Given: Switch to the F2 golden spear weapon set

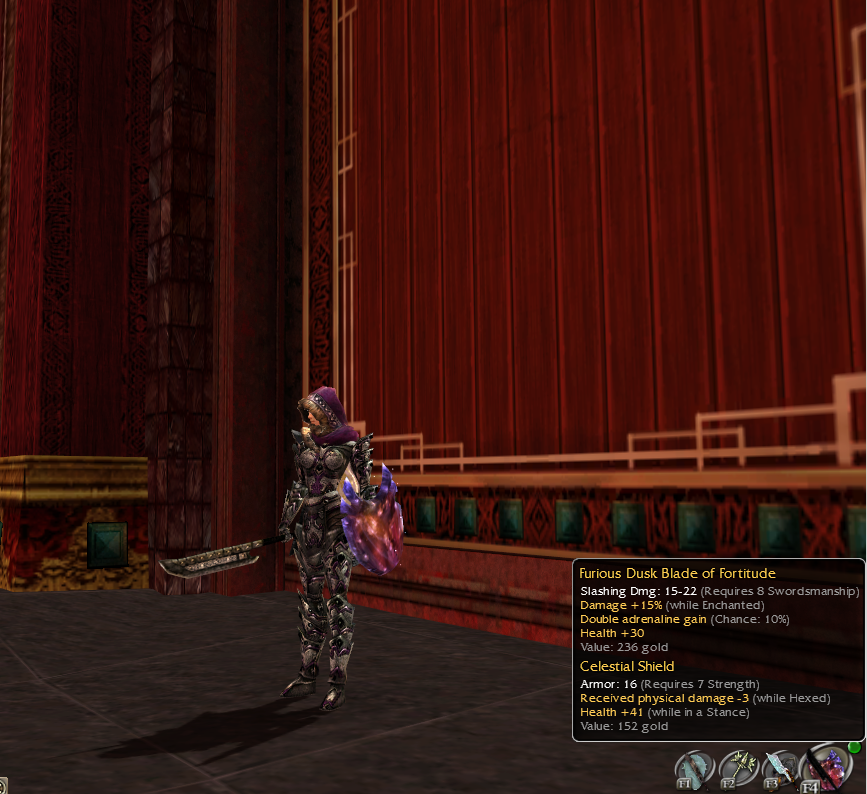Looking at the screenshot, I should 738,769.
